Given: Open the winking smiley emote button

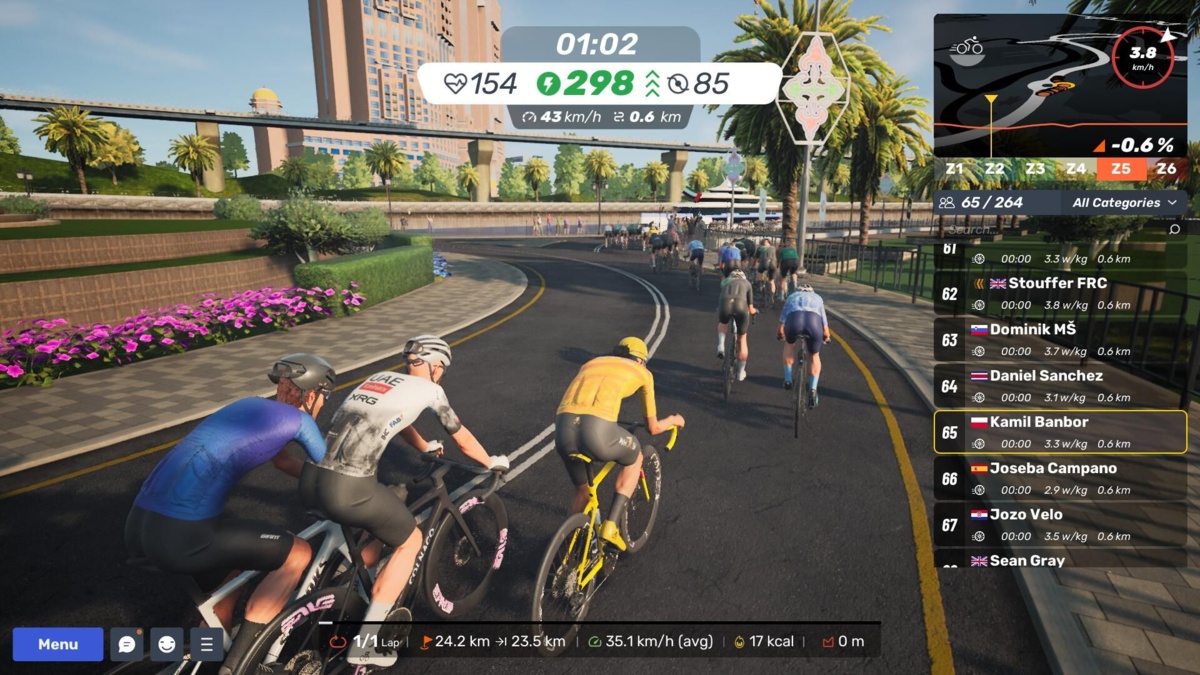Looking at the screenshot, I should 167,644.
